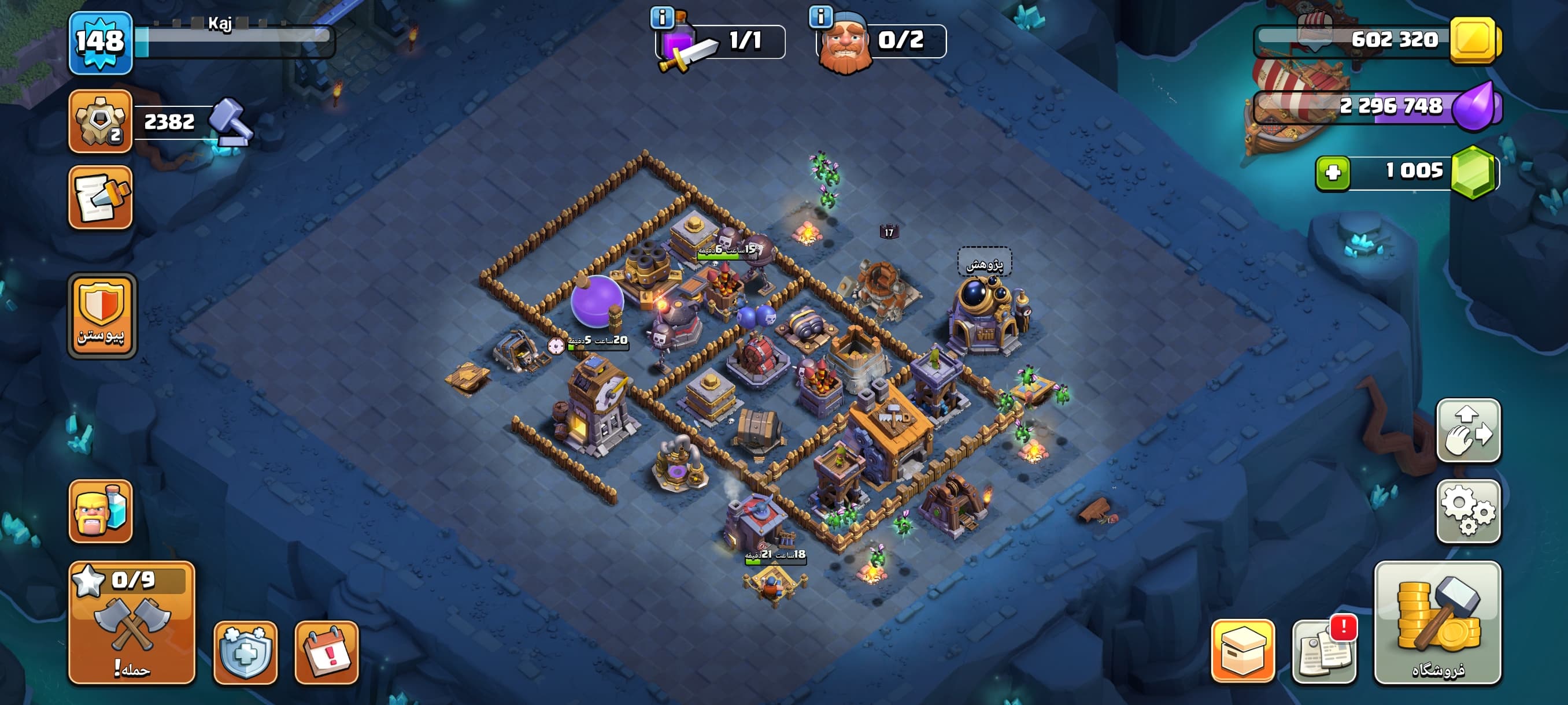Open the clan alliance shield button
Screen dimensions: 1568x705
[102, 315]
